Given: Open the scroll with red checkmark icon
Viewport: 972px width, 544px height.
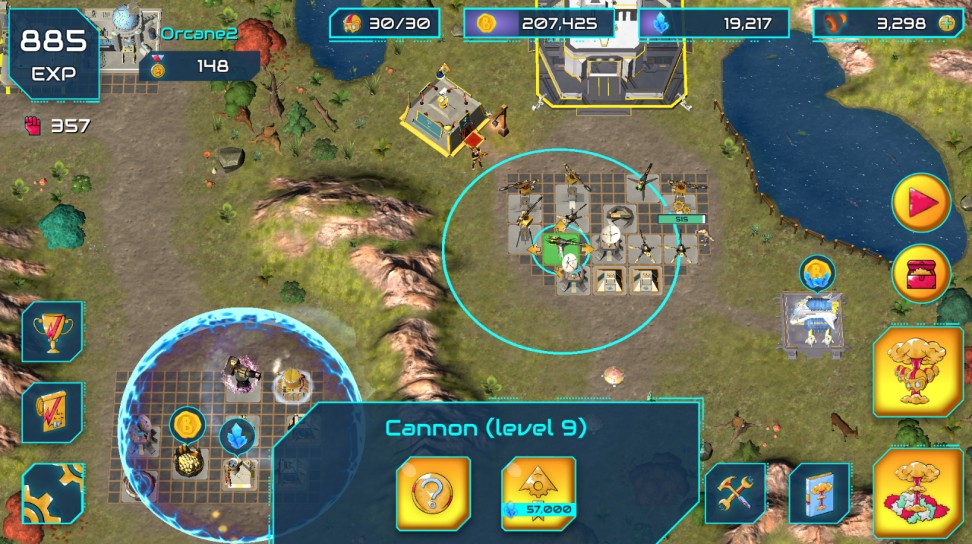Looking at the screenshot, I should (x=52, y=412).
